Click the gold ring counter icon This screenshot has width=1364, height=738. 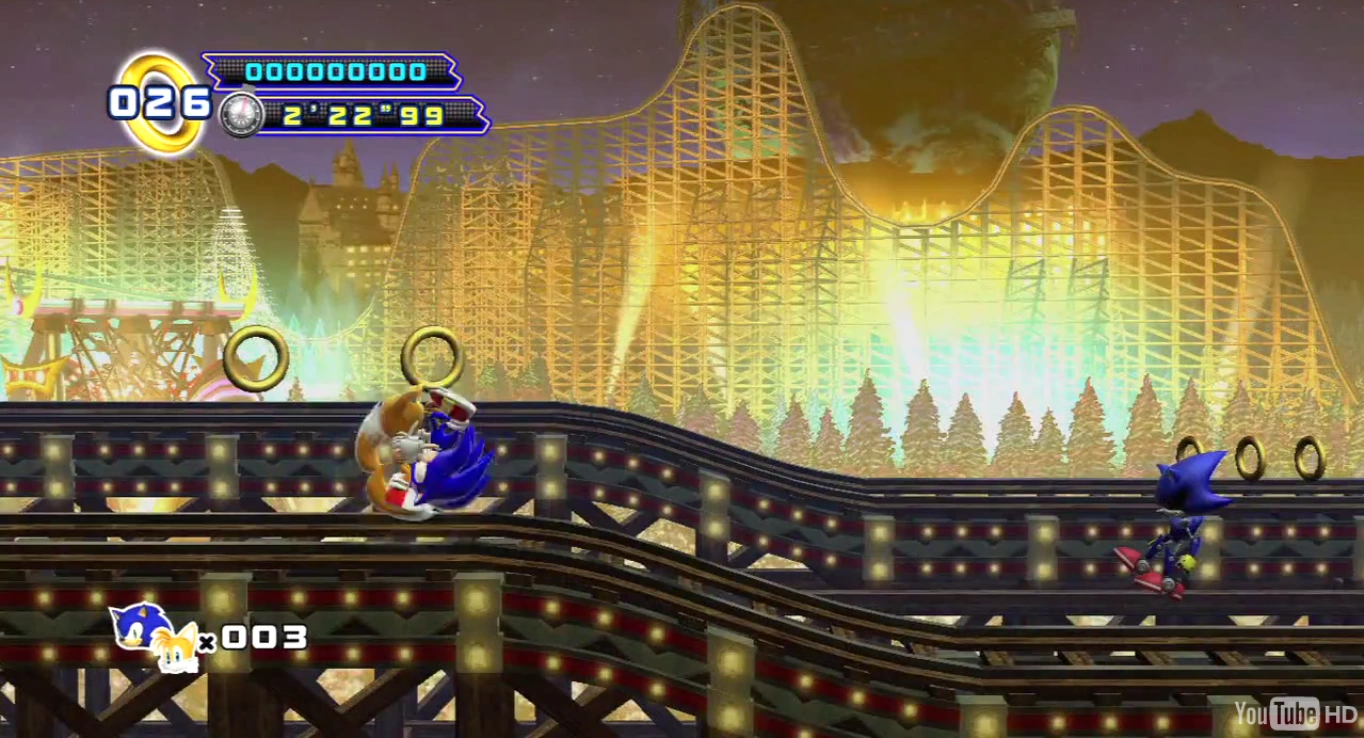click(x=160, y=102)
